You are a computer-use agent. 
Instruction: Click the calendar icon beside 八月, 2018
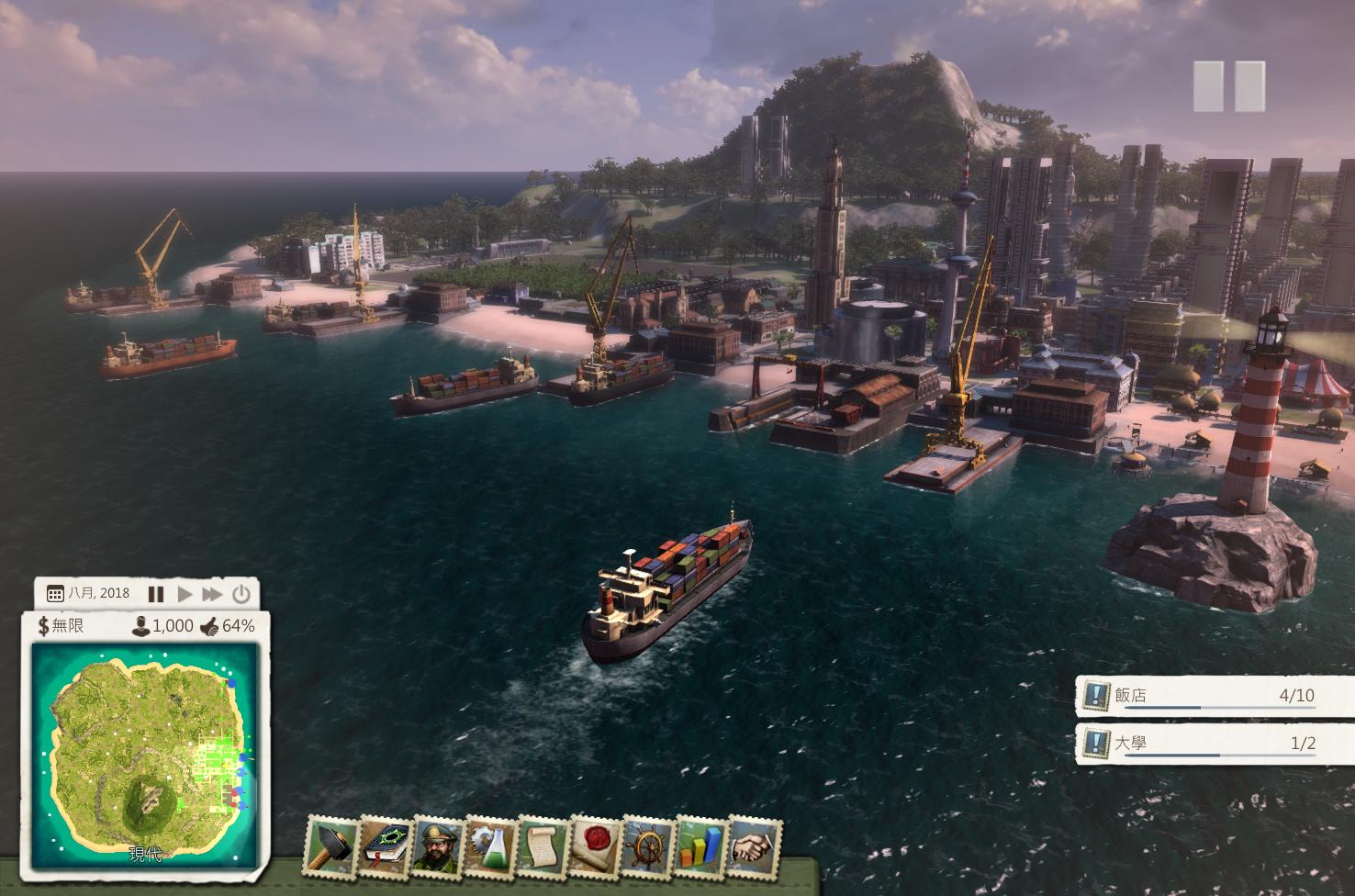coord(54,594)
